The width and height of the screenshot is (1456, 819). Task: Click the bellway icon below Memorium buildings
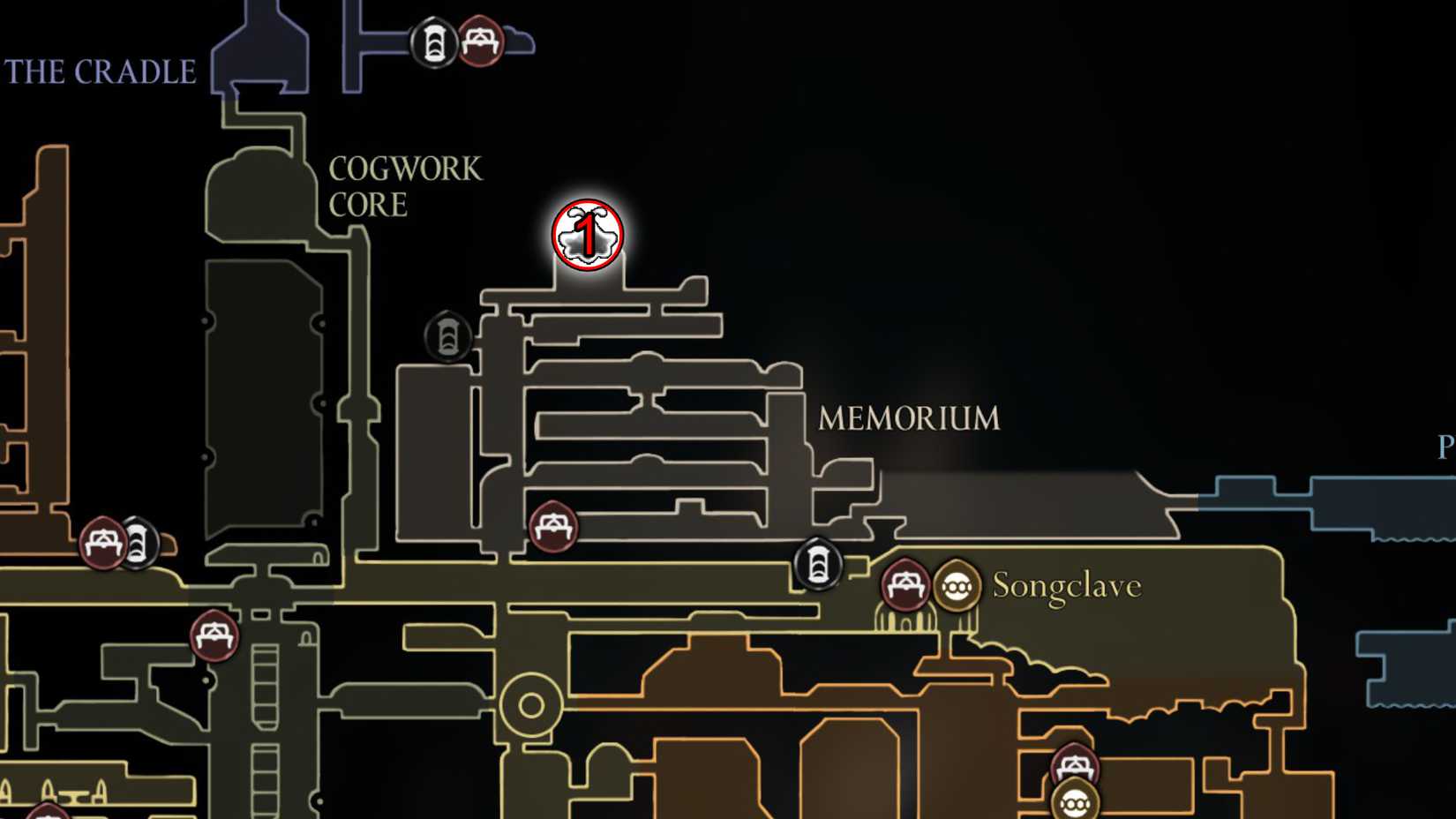point(817,566)
